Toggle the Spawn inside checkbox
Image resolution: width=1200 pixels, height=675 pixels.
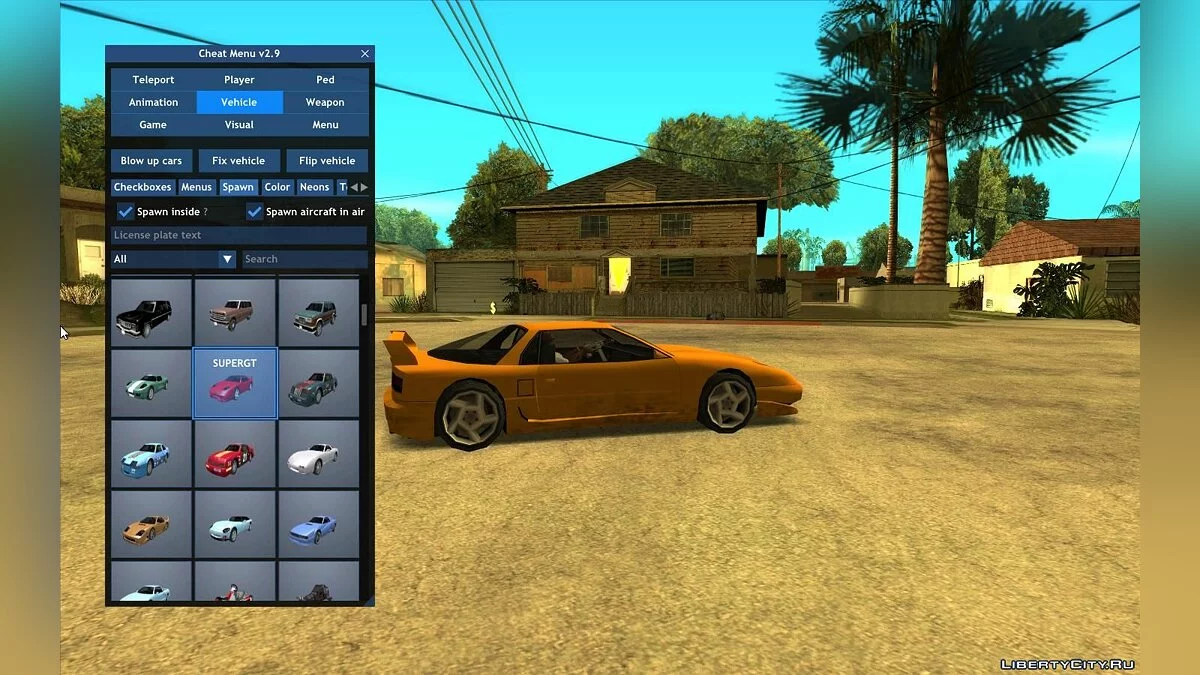click(126, 212)
